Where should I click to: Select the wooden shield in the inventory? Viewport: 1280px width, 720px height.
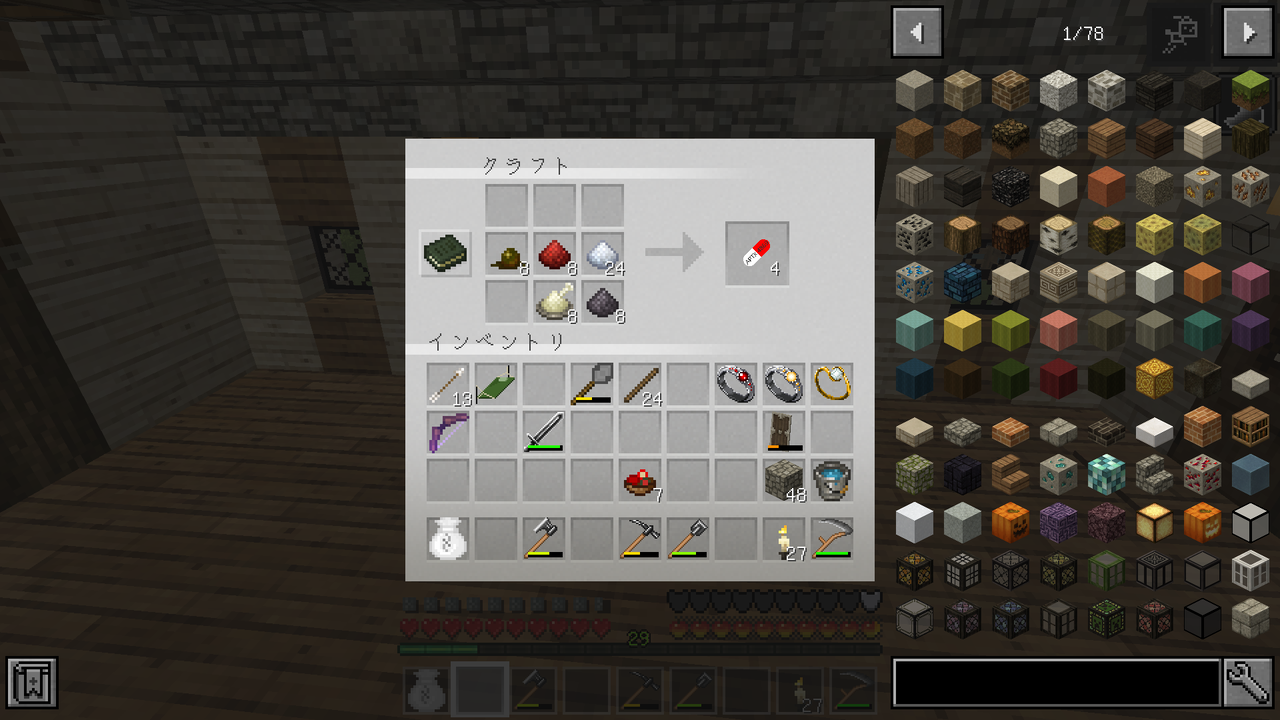tap(785, 430)
